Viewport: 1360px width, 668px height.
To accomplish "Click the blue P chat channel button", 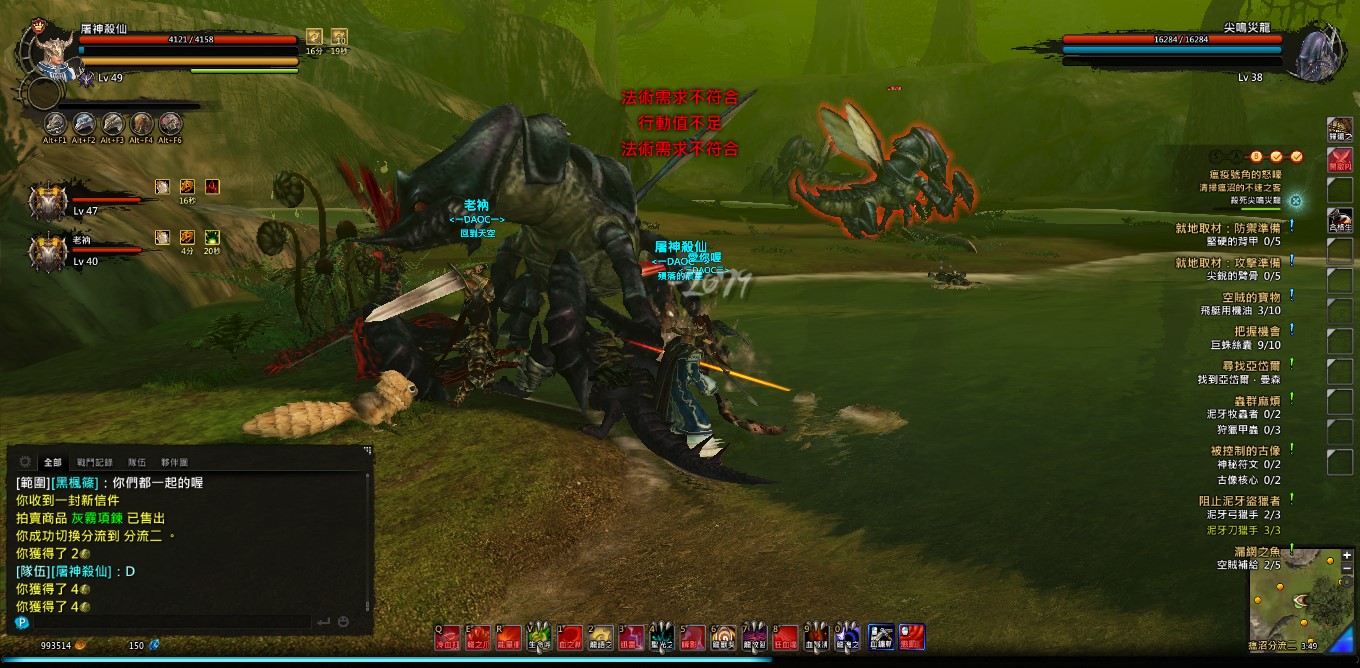I will click(x=22, y=622).
